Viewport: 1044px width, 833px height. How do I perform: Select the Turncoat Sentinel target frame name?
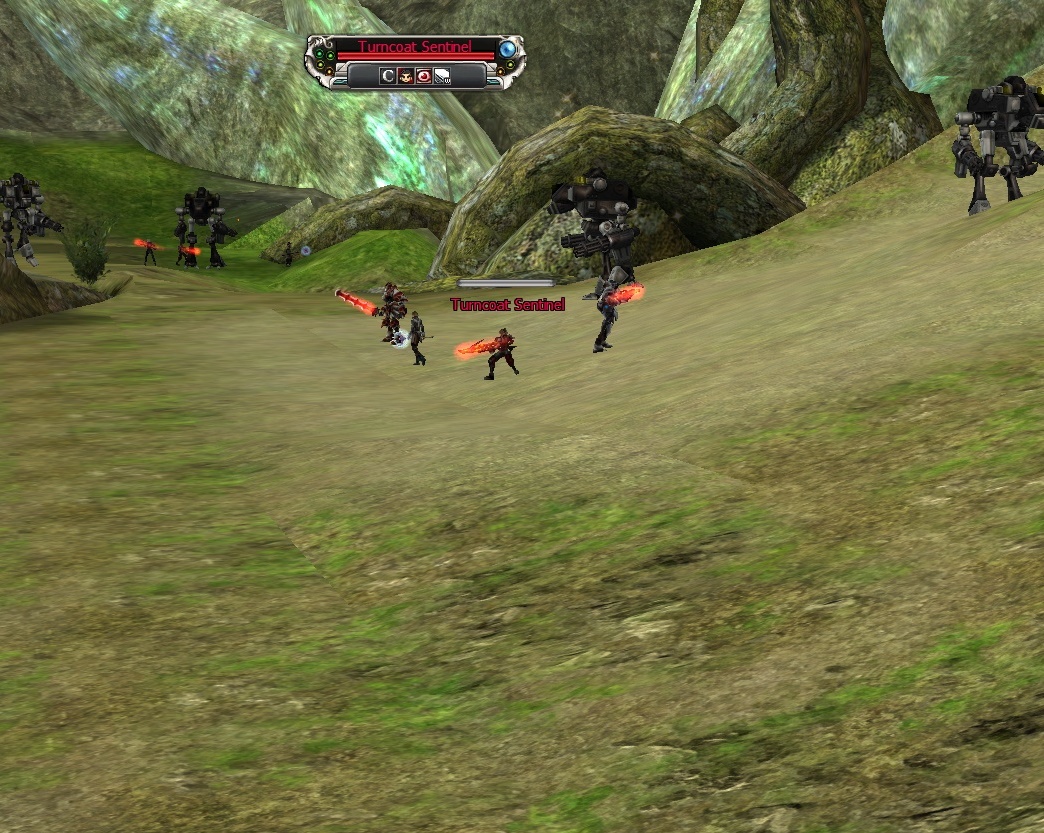point(414,47)
